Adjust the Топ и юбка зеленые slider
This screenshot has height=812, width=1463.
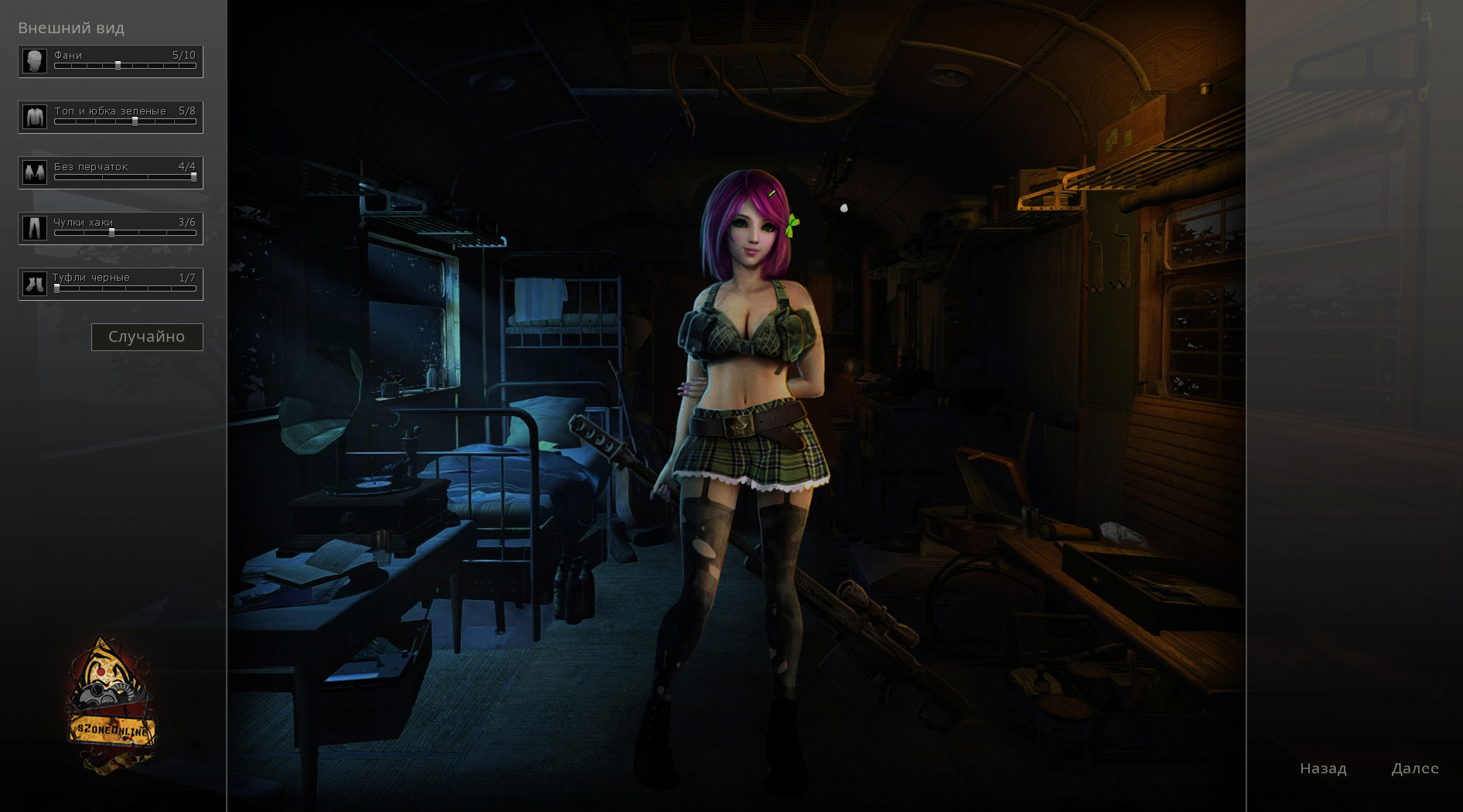(x=135, y=121)
